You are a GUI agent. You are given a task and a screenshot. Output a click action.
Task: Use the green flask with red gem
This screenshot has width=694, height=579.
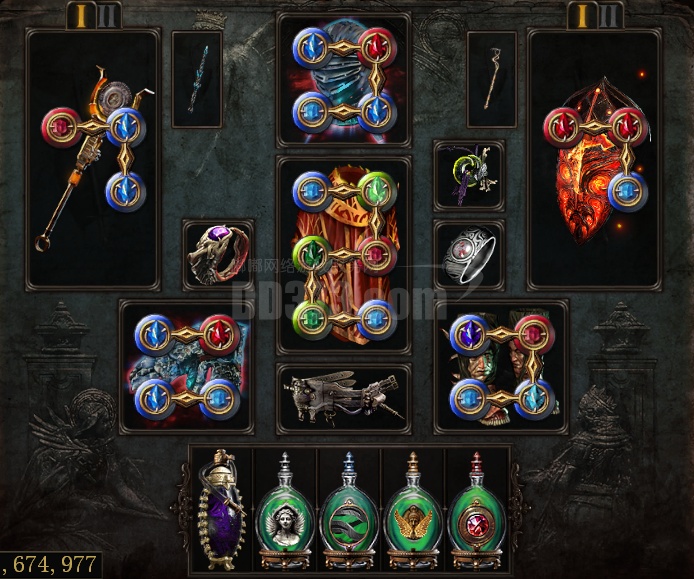(x=477, y=510)
